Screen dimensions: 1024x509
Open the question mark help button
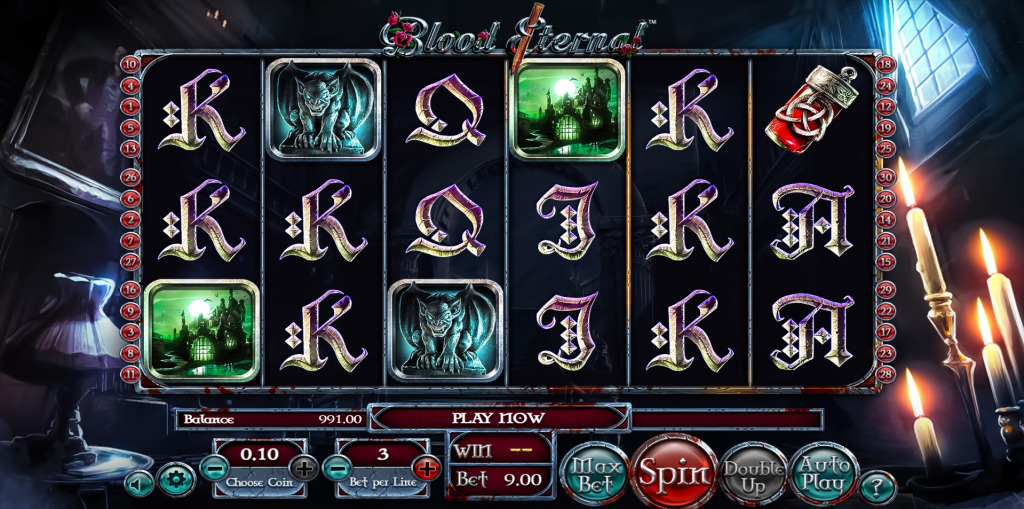click(x=878, y=487)
